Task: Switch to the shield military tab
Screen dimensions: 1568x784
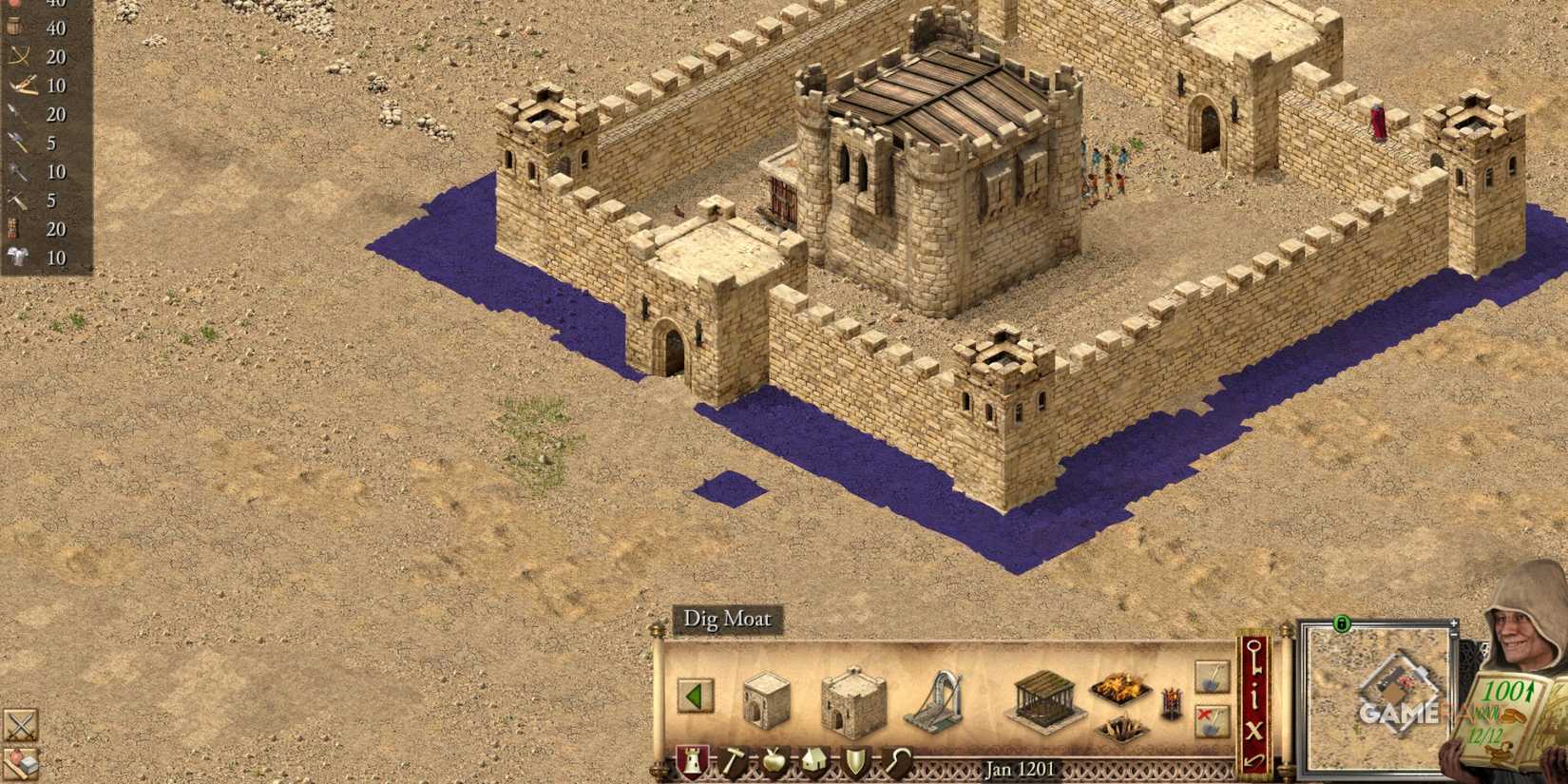Action: point(856,761)
